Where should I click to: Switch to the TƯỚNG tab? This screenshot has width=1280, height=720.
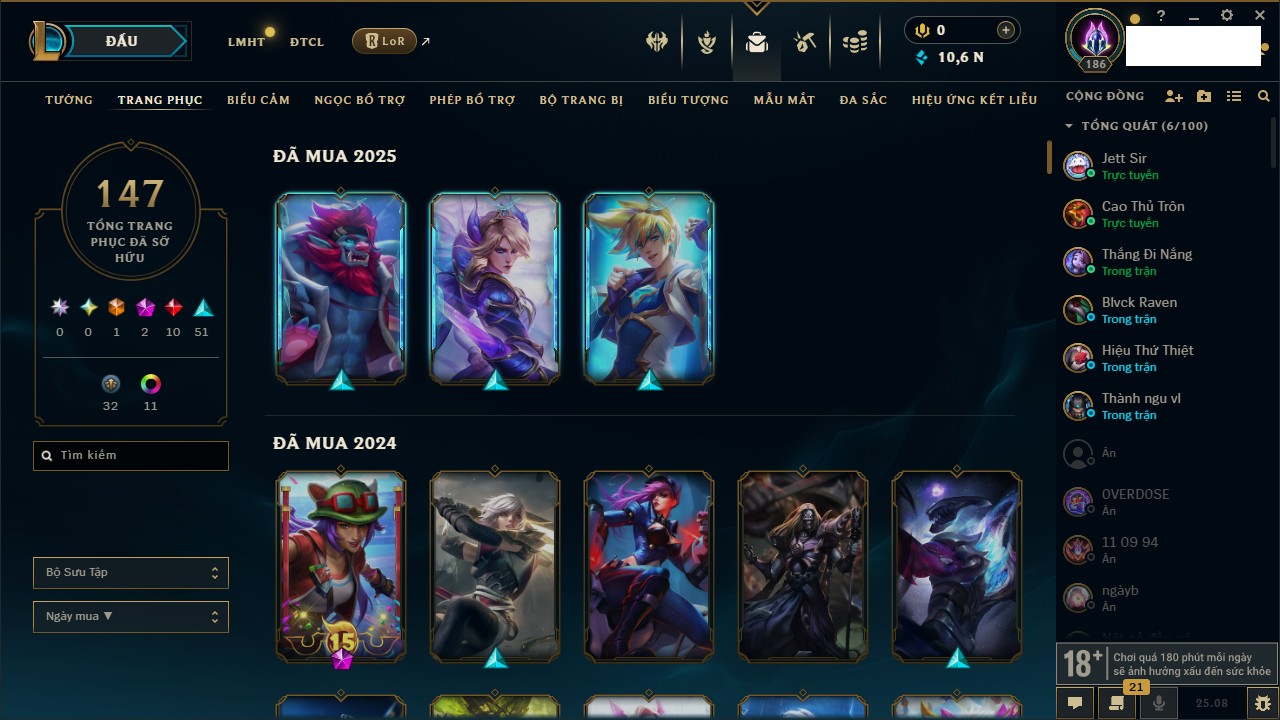[69, 100]
